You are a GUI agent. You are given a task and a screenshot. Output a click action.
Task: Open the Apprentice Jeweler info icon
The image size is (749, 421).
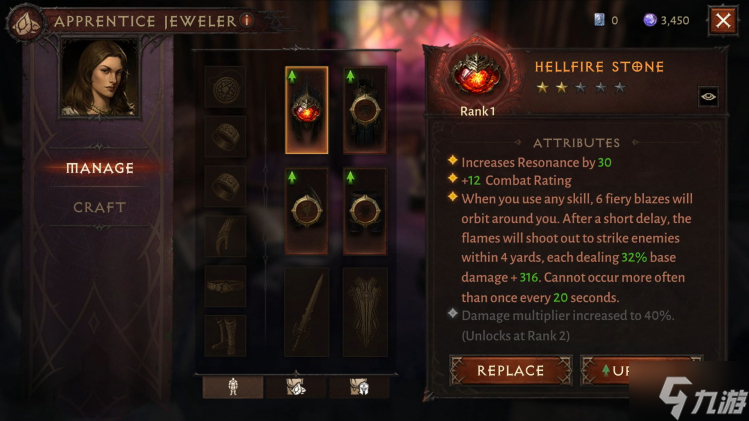click(x=246, y=20)
